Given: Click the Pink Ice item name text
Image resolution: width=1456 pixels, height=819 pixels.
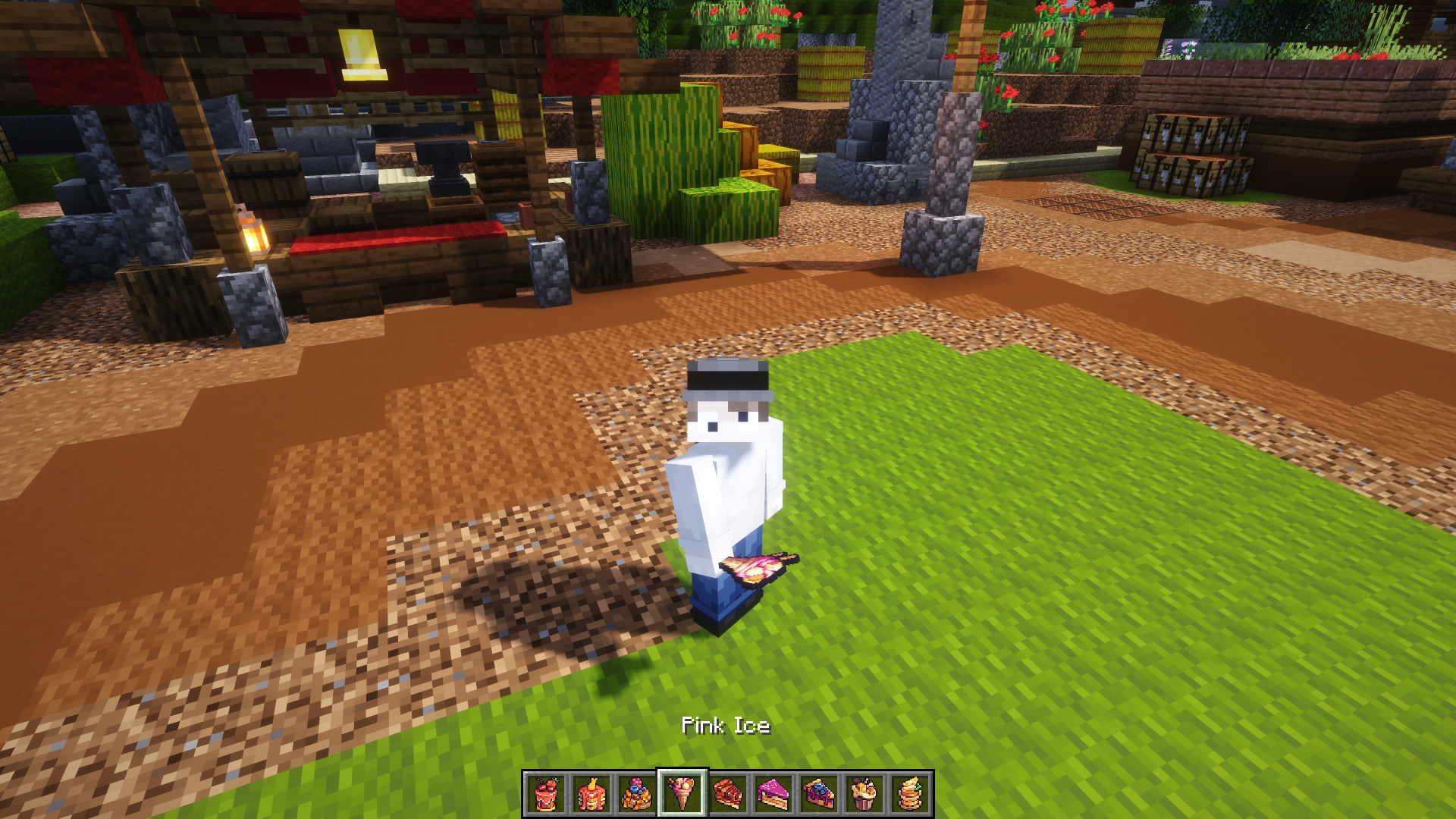Looking at the screenshot, I should click(726, 726).
